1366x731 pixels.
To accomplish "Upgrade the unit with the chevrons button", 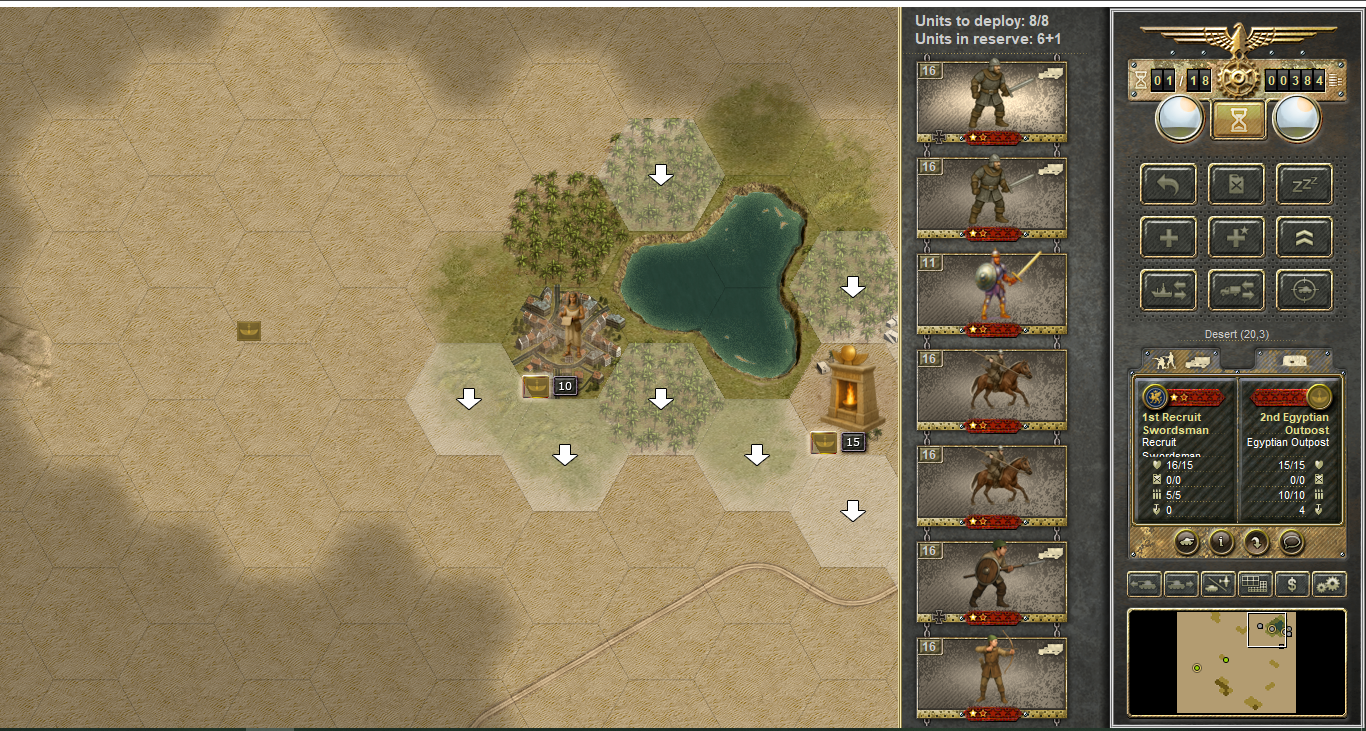I will [1304, 238].
